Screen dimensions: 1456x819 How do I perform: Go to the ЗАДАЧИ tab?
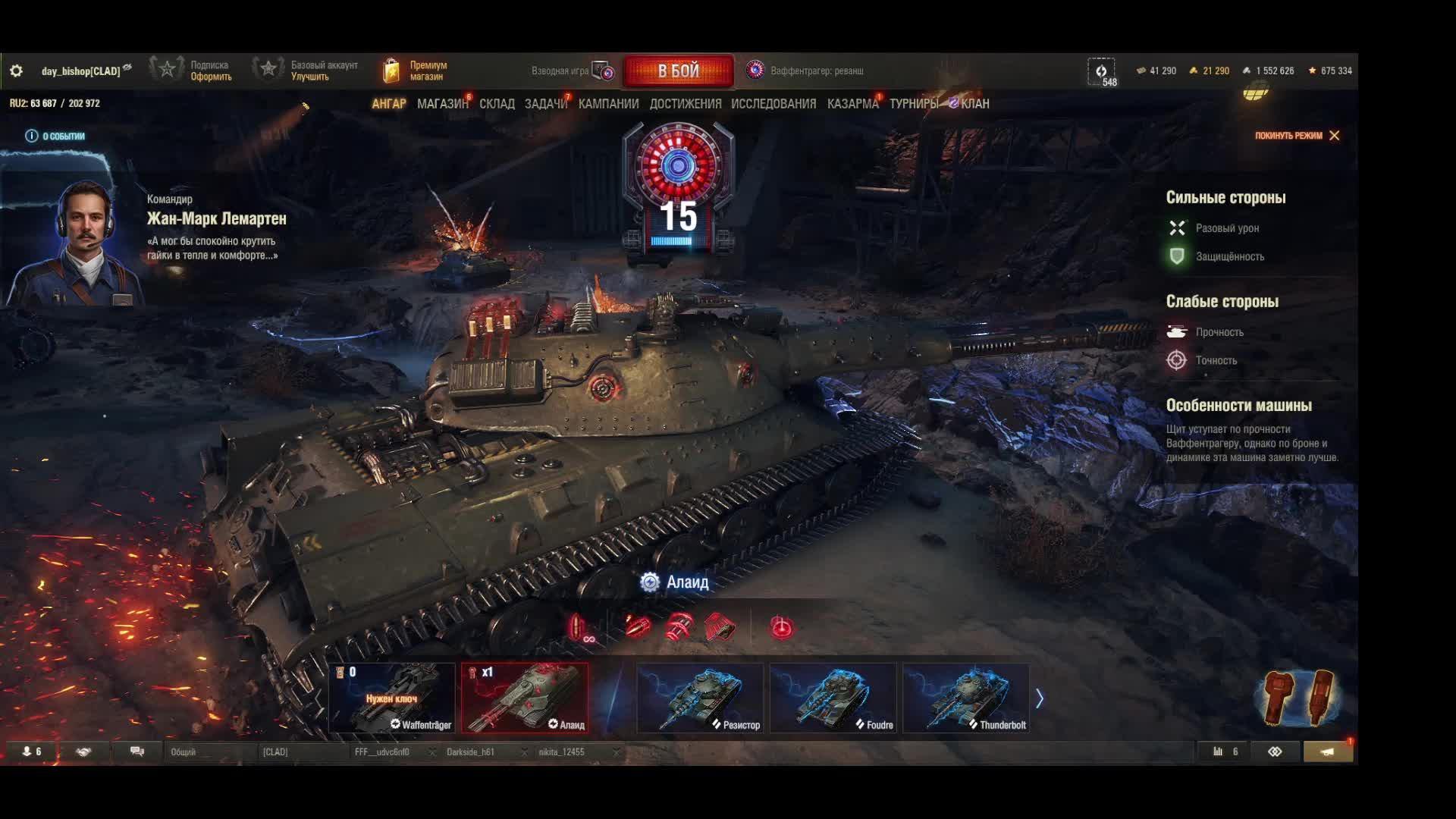(x=545, y=104)
